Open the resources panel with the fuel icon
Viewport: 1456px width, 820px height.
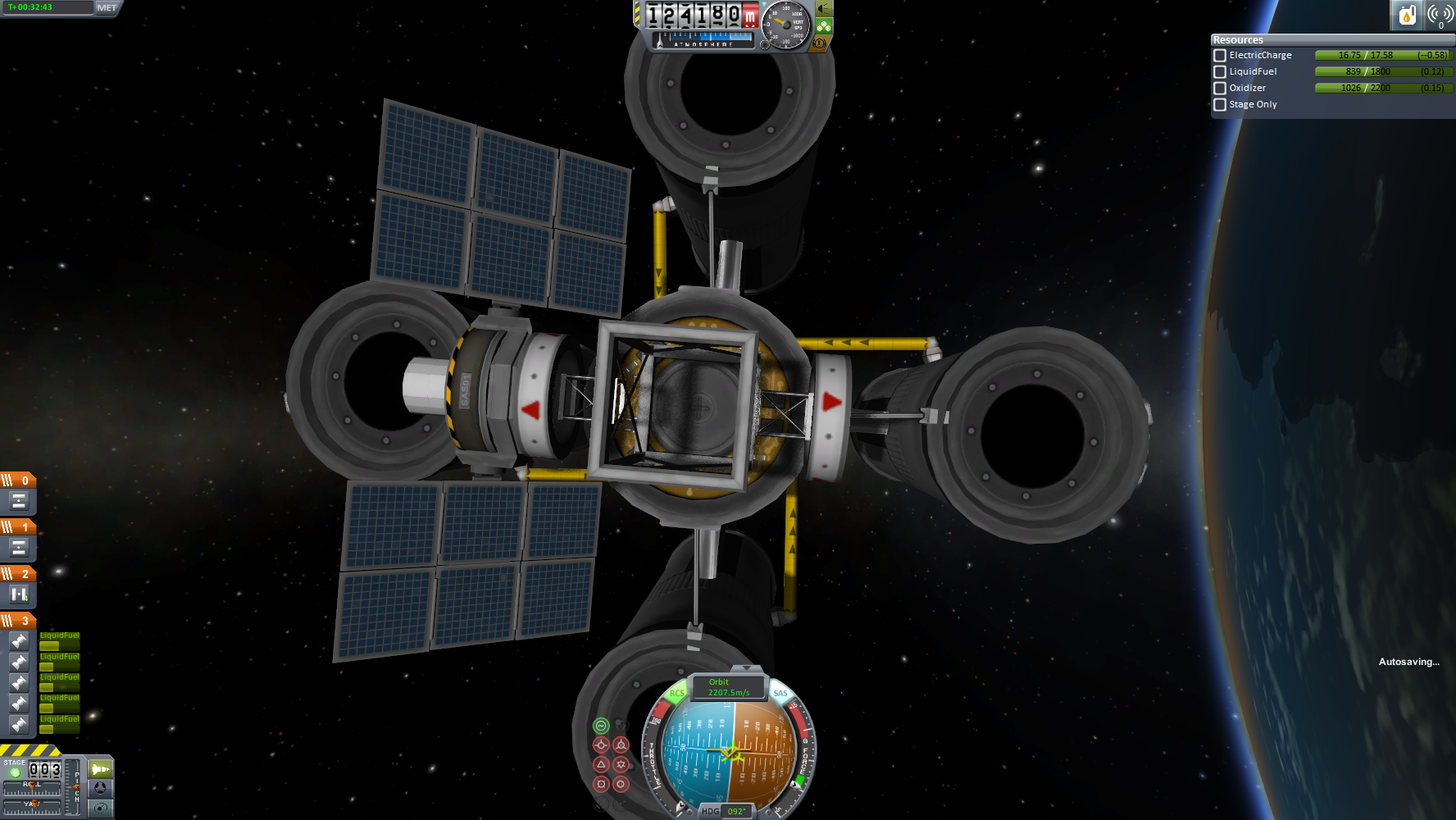point(1407,15)
